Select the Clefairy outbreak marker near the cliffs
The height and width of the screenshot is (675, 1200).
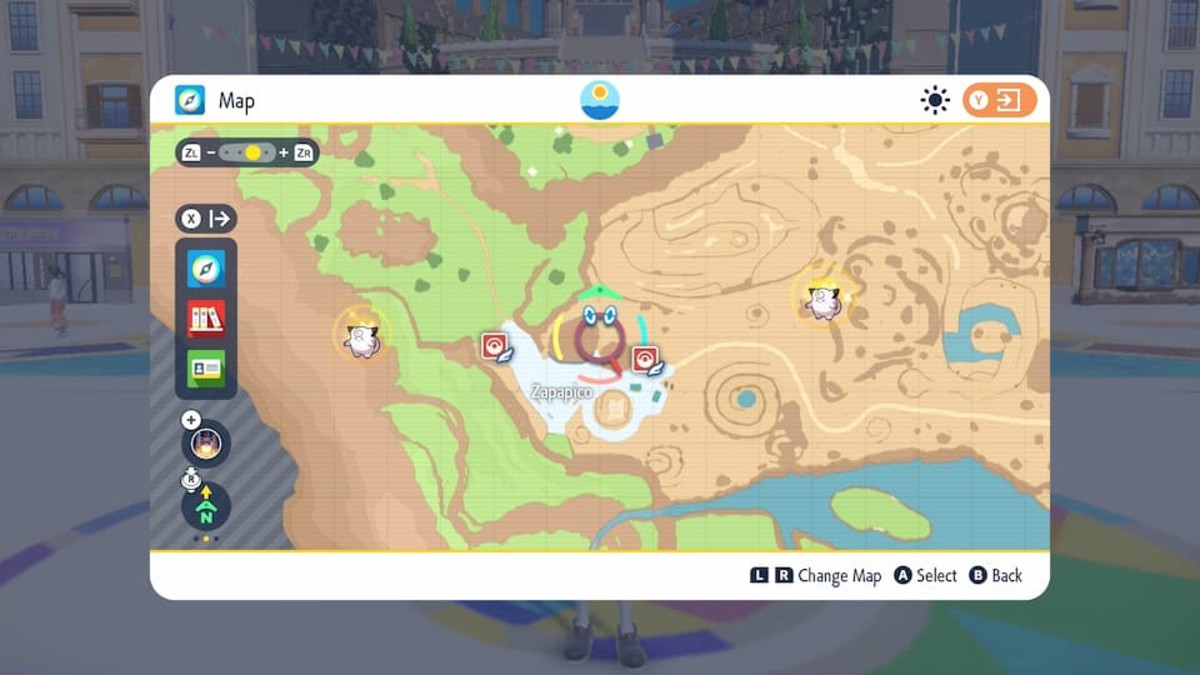tap(361, 336)
